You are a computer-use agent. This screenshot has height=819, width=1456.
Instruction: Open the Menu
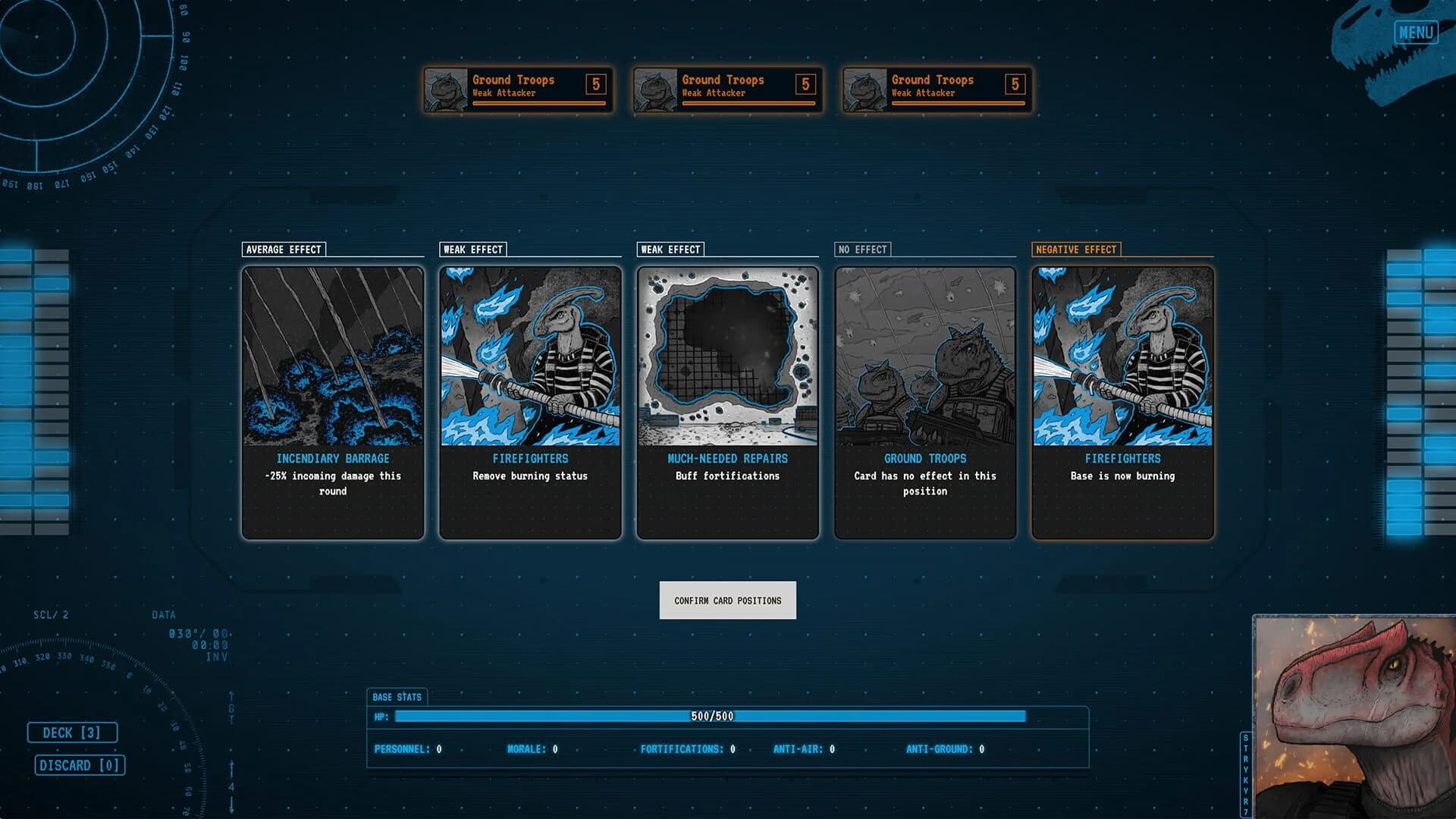tap(1415, 31)
